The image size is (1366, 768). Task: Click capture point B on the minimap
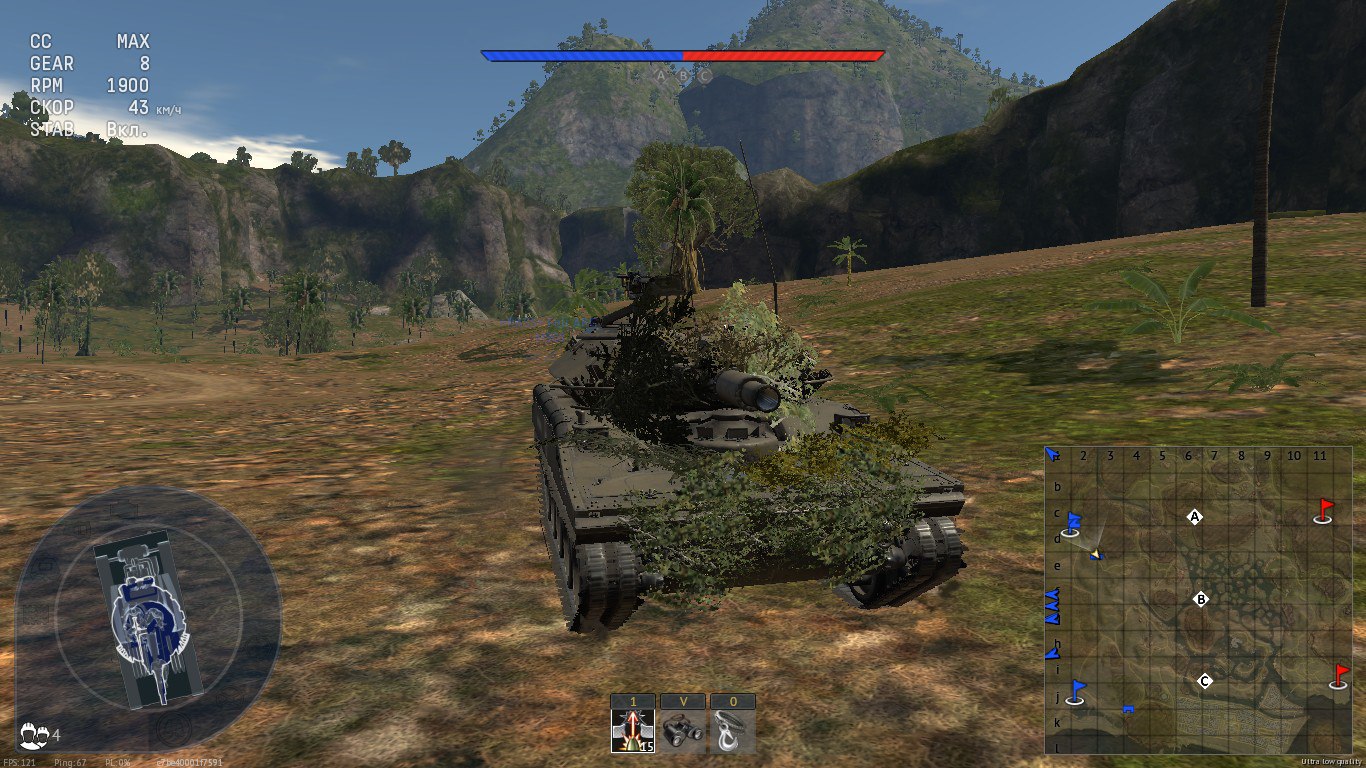pos(1202,600)
